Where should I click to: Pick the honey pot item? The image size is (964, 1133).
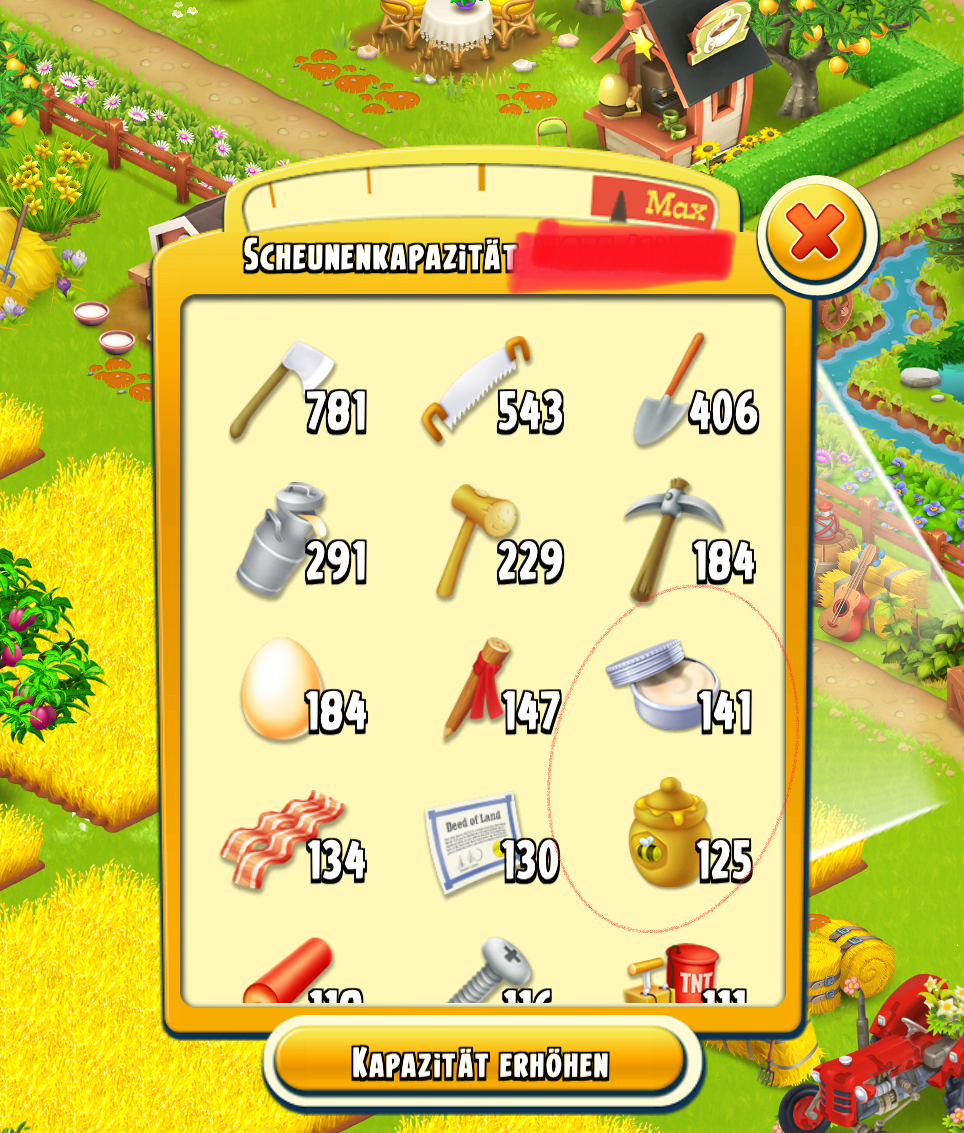tap(668, 838)
